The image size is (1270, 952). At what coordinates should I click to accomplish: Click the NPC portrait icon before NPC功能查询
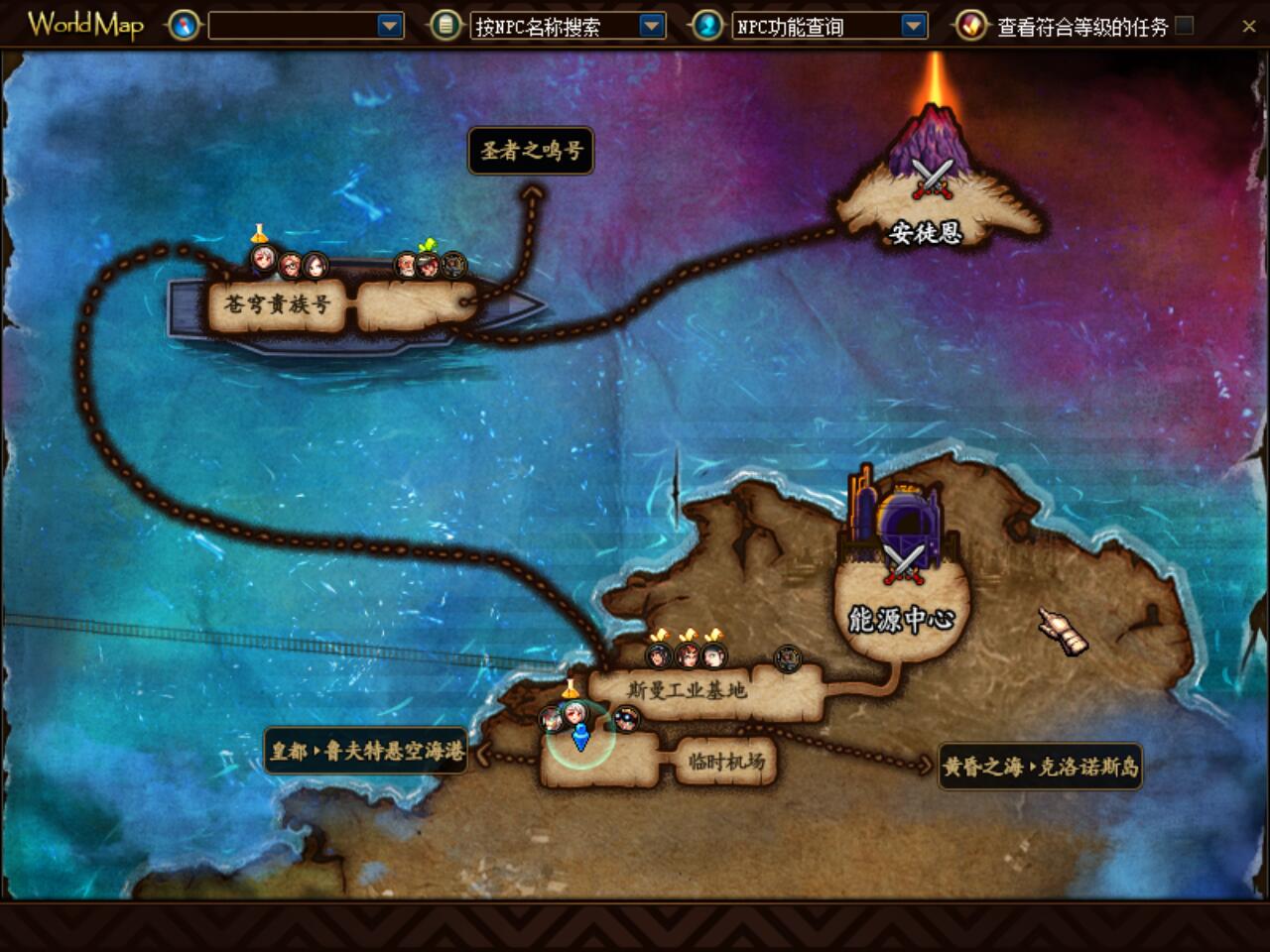pyautogui.click(x=706, y=26)
